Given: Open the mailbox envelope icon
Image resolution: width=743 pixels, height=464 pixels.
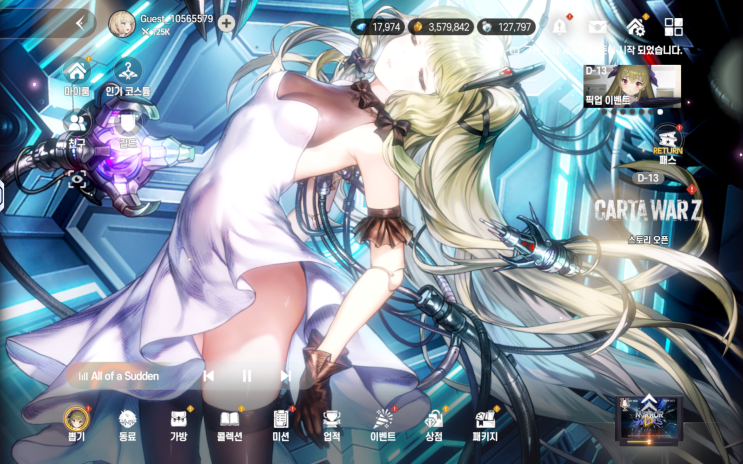Looking at the screenshot, I should 597,27.
